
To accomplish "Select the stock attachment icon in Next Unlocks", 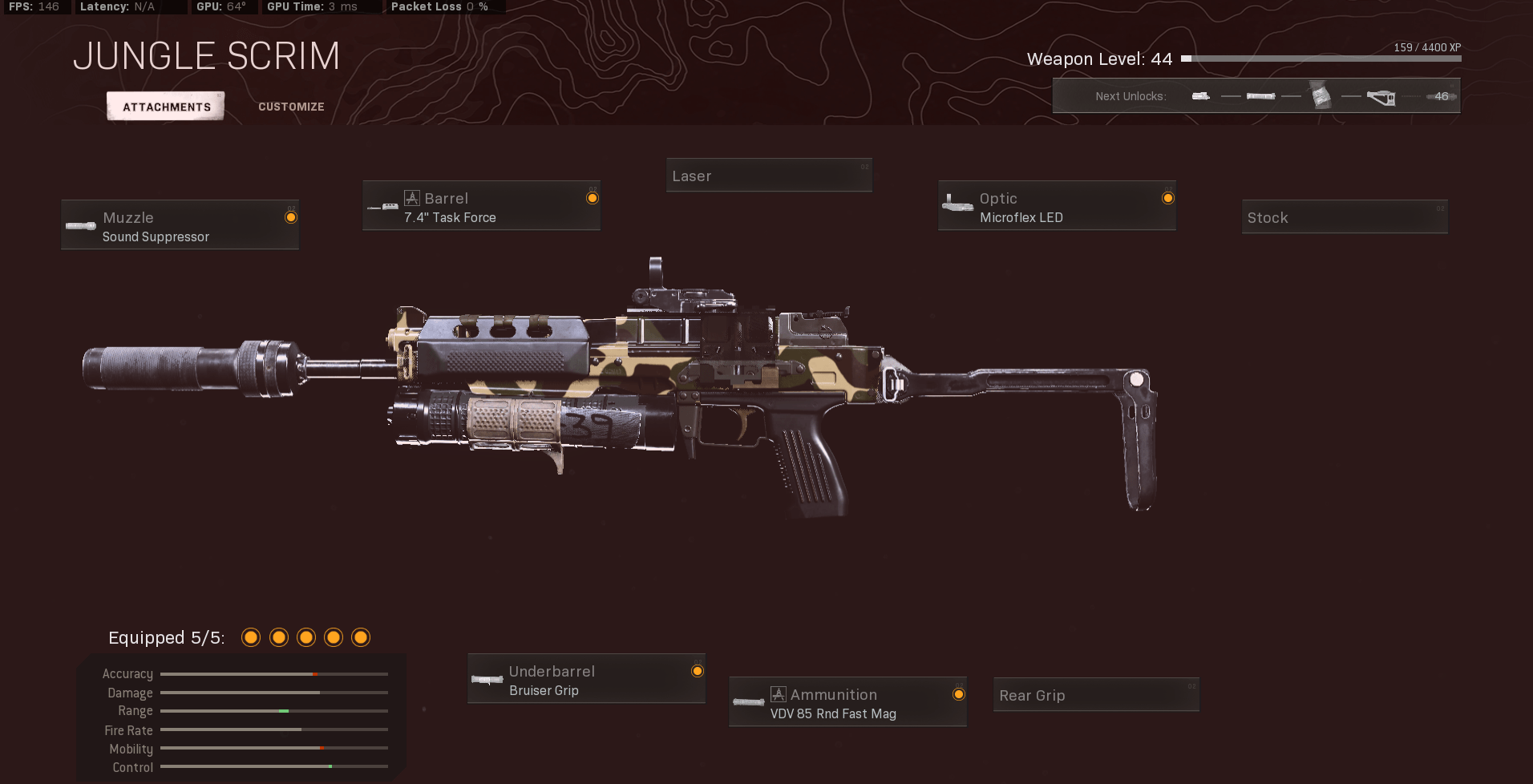I will click(1381, 97).
